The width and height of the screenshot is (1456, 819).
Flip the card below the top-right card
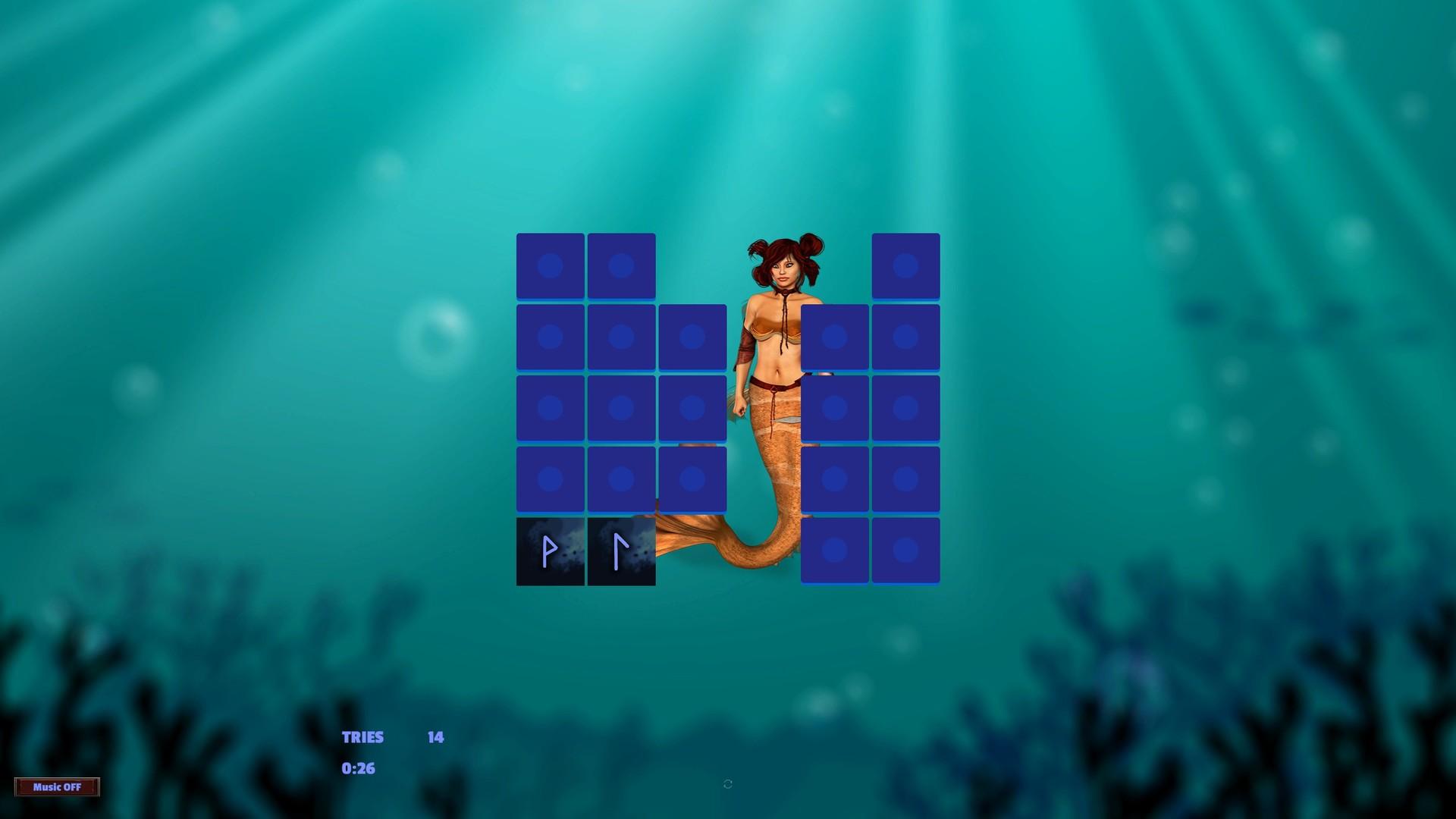[905, 336]
